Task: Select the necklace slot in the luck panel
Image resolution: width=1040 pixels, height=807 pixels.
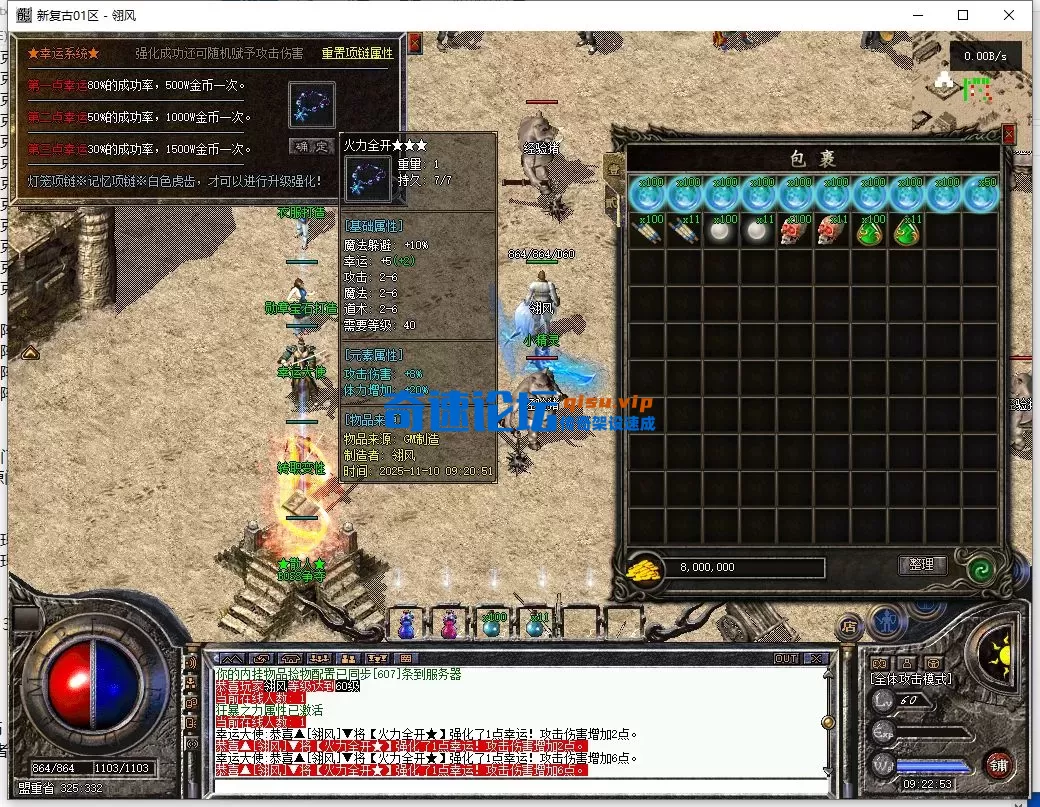Action: [x=312, y=104]
